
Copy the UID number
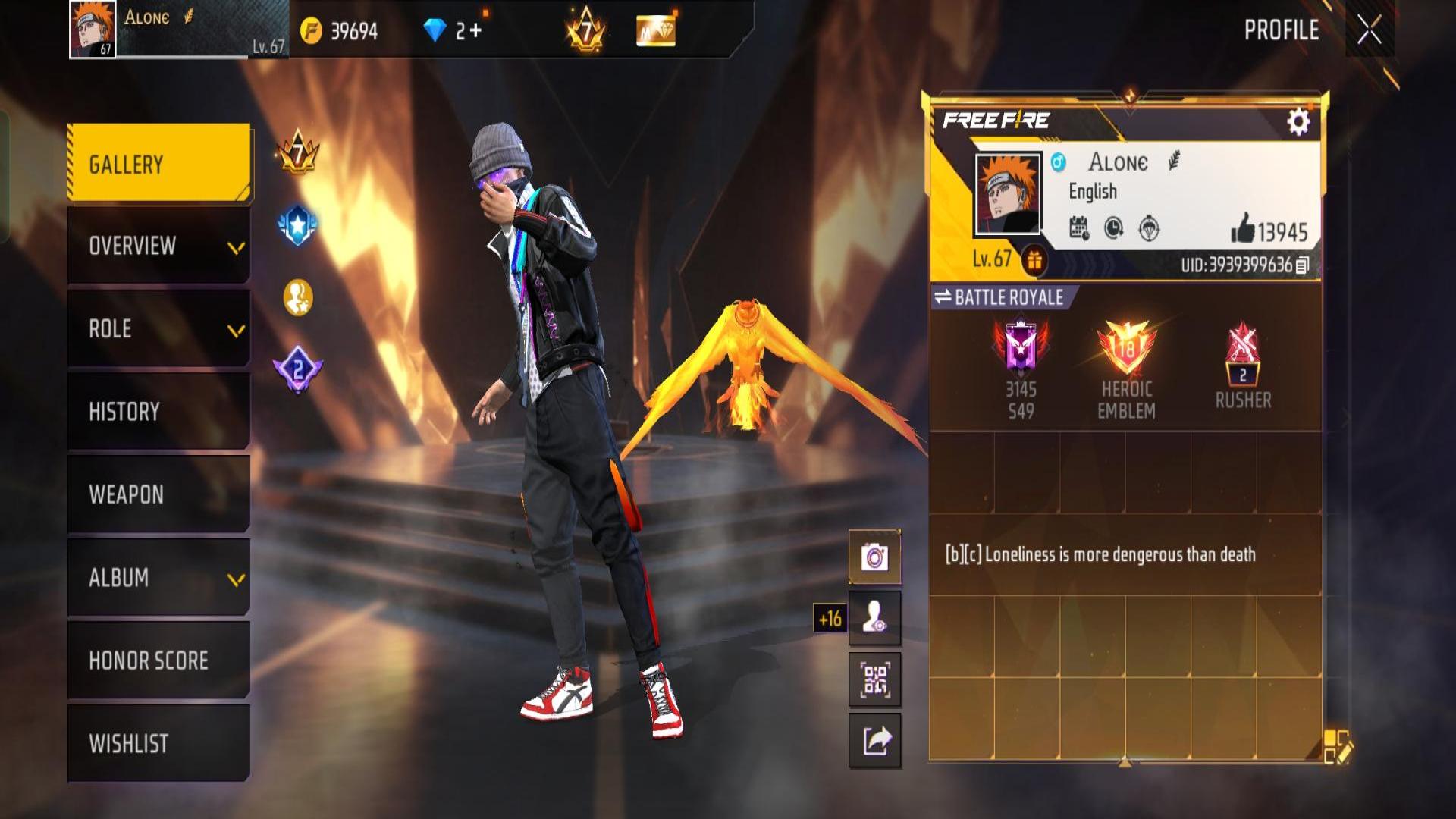1302,265
